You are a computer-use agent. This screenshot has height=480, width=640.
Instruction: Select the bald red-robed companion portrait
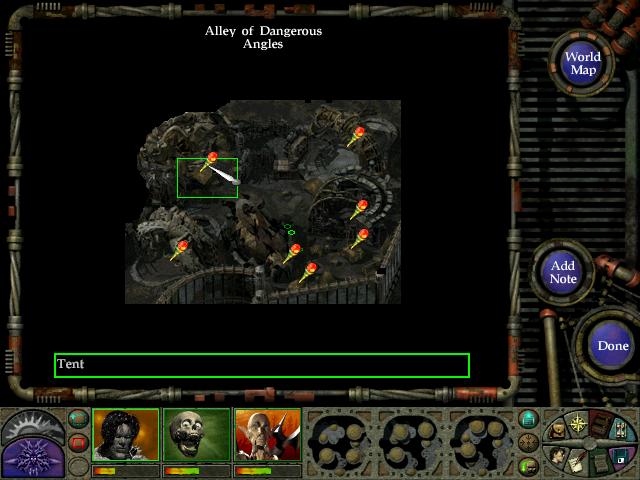[267, 435]
